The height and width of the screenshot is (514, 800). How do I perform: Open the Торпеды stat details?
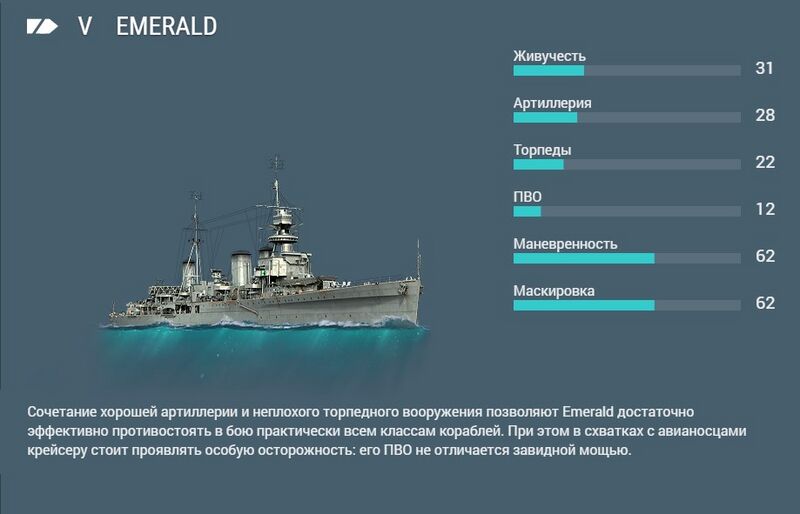pyautogui.click(x=542, y=150)
